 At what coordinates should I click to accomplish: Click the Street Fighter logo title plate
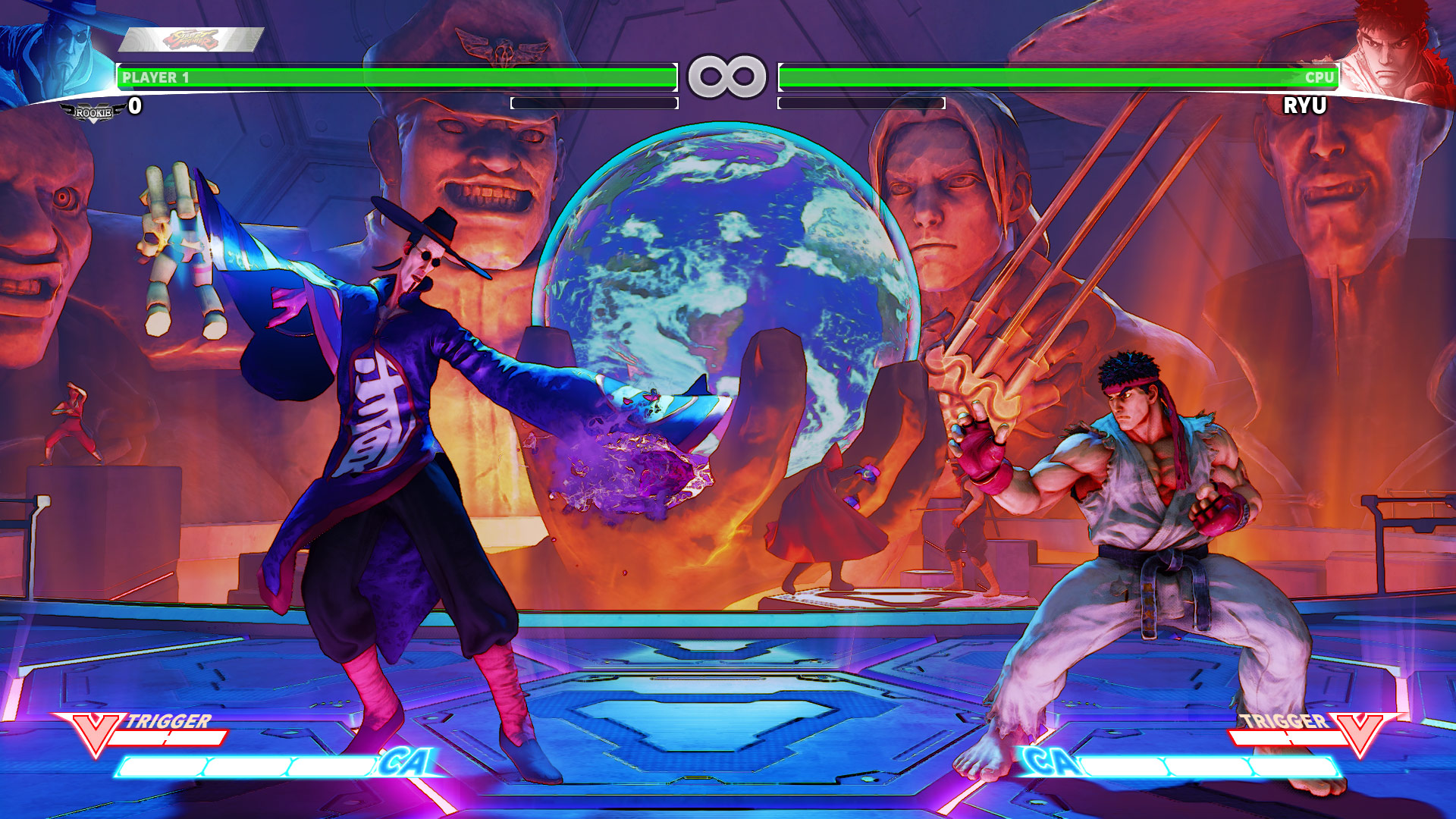(191, 39)
